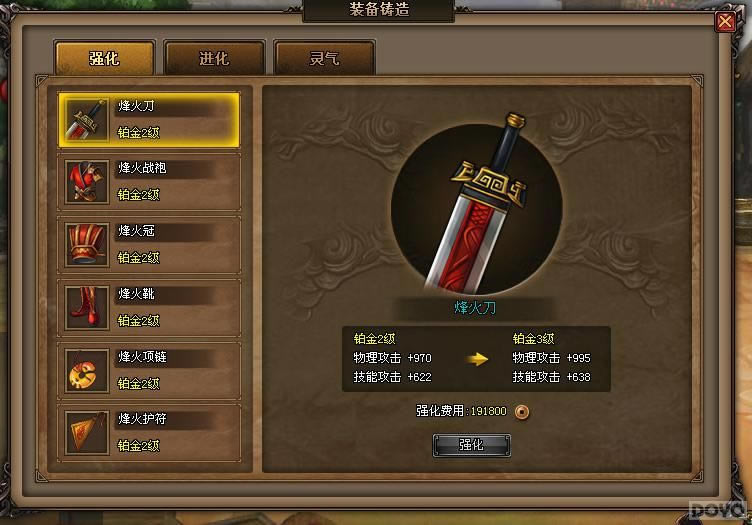Open the 进化 tab

click(214, 58)
